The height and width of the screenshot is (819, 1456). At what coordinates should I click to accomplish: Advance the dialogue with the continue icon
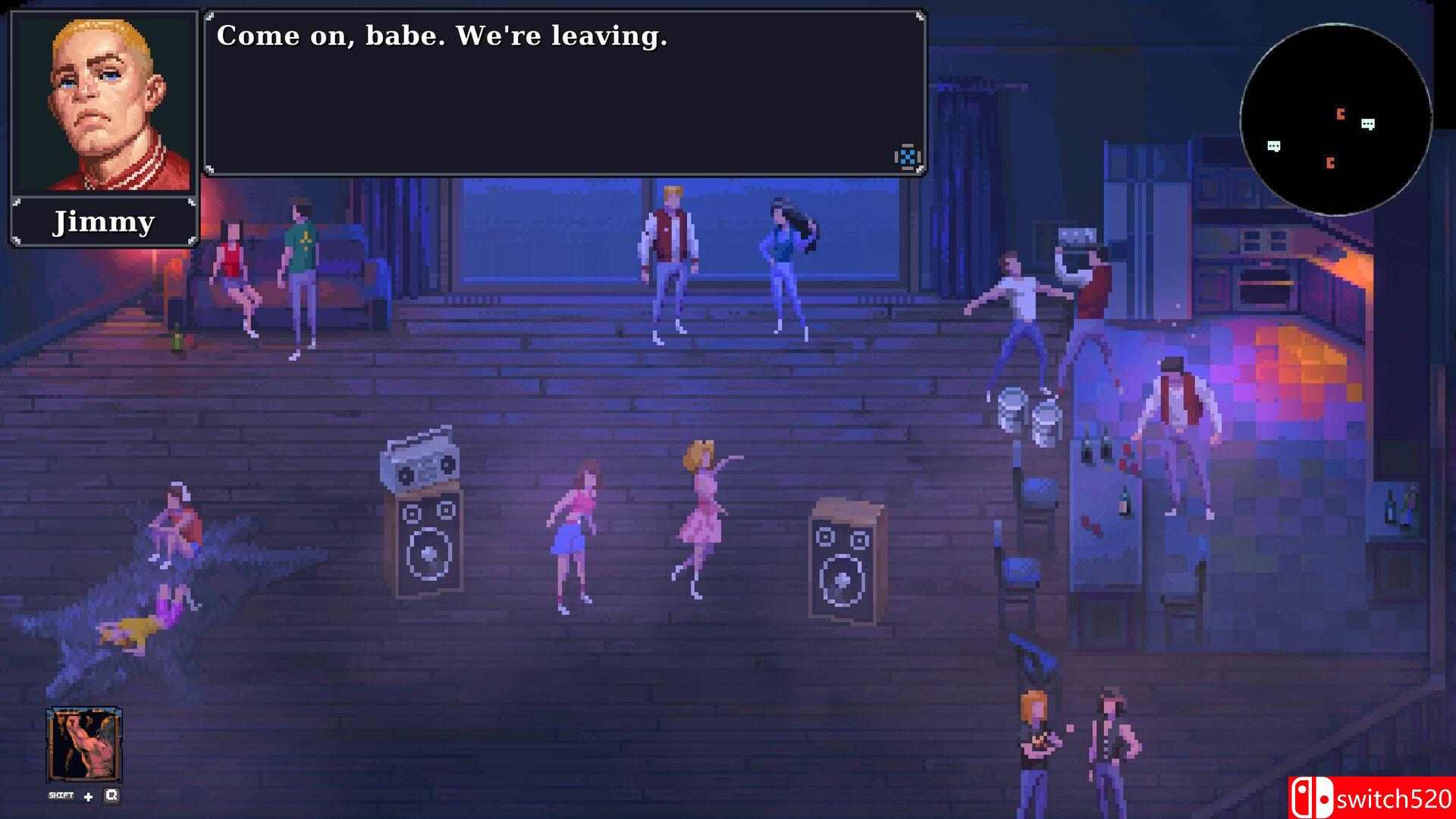point(907,157)
